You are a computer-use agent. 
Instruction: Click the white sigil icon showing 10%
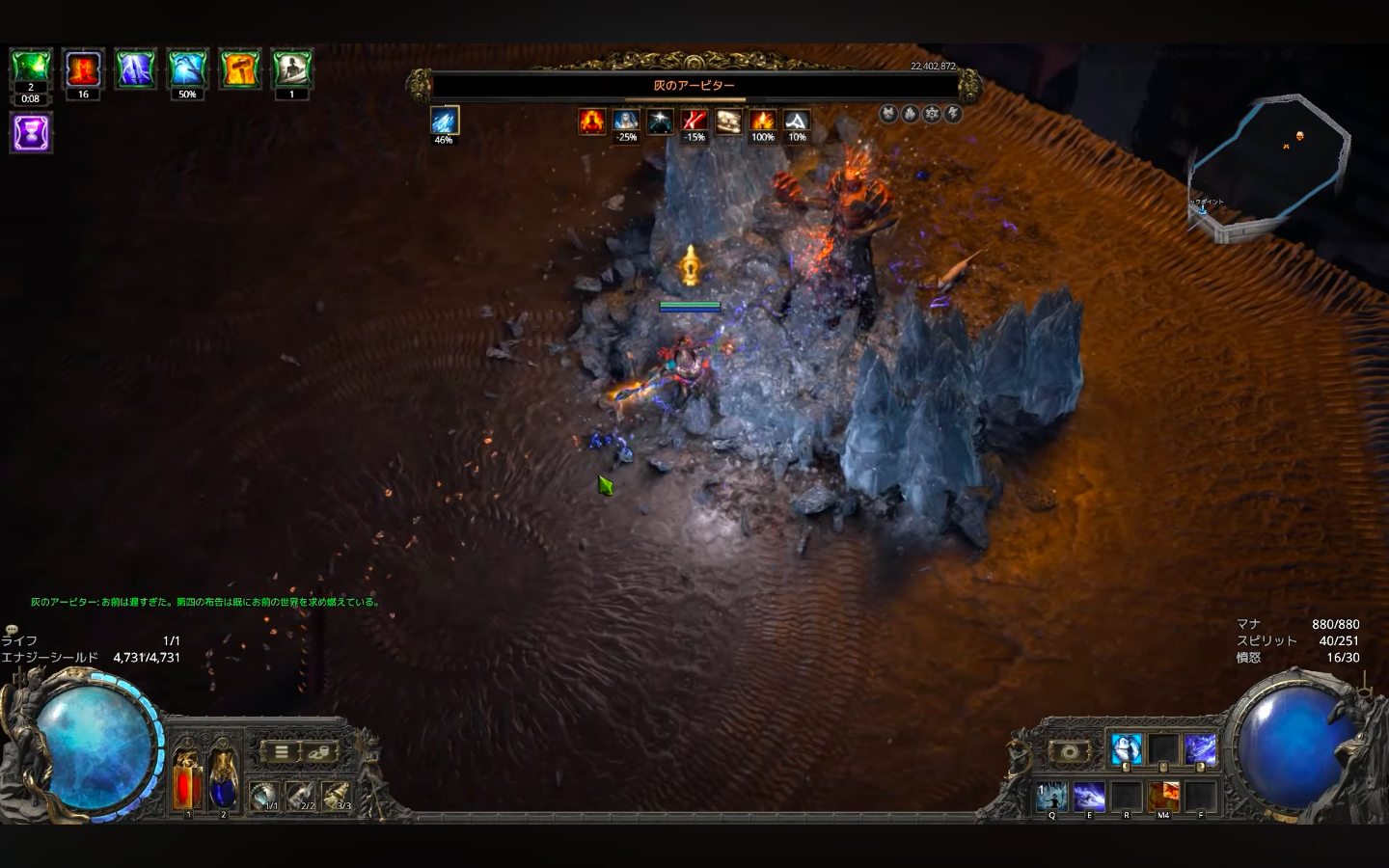[x=798, y=122]
